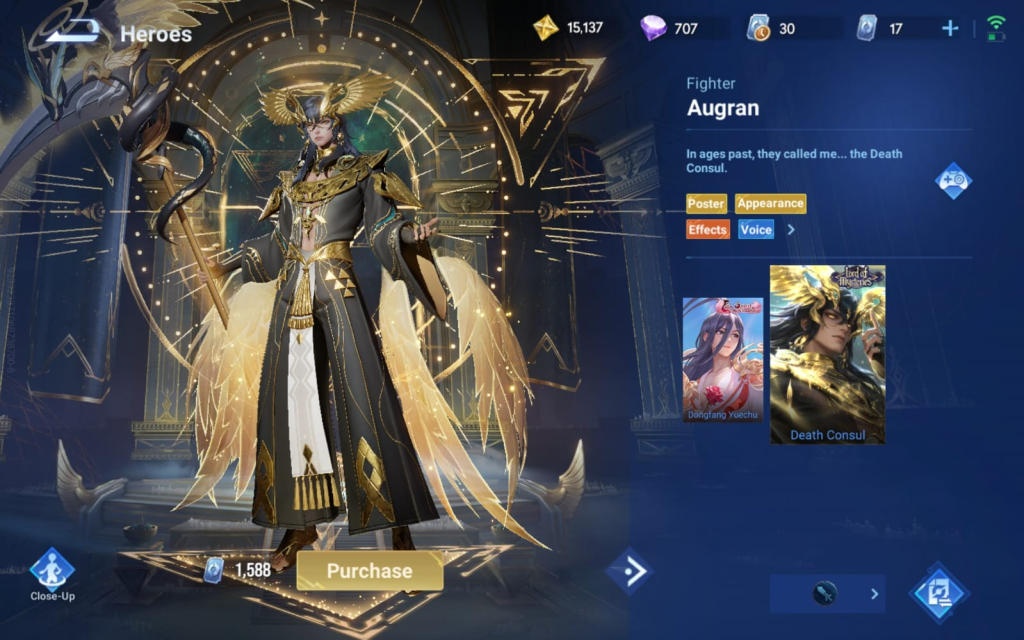Click the Voice tag

click(756, 230)
